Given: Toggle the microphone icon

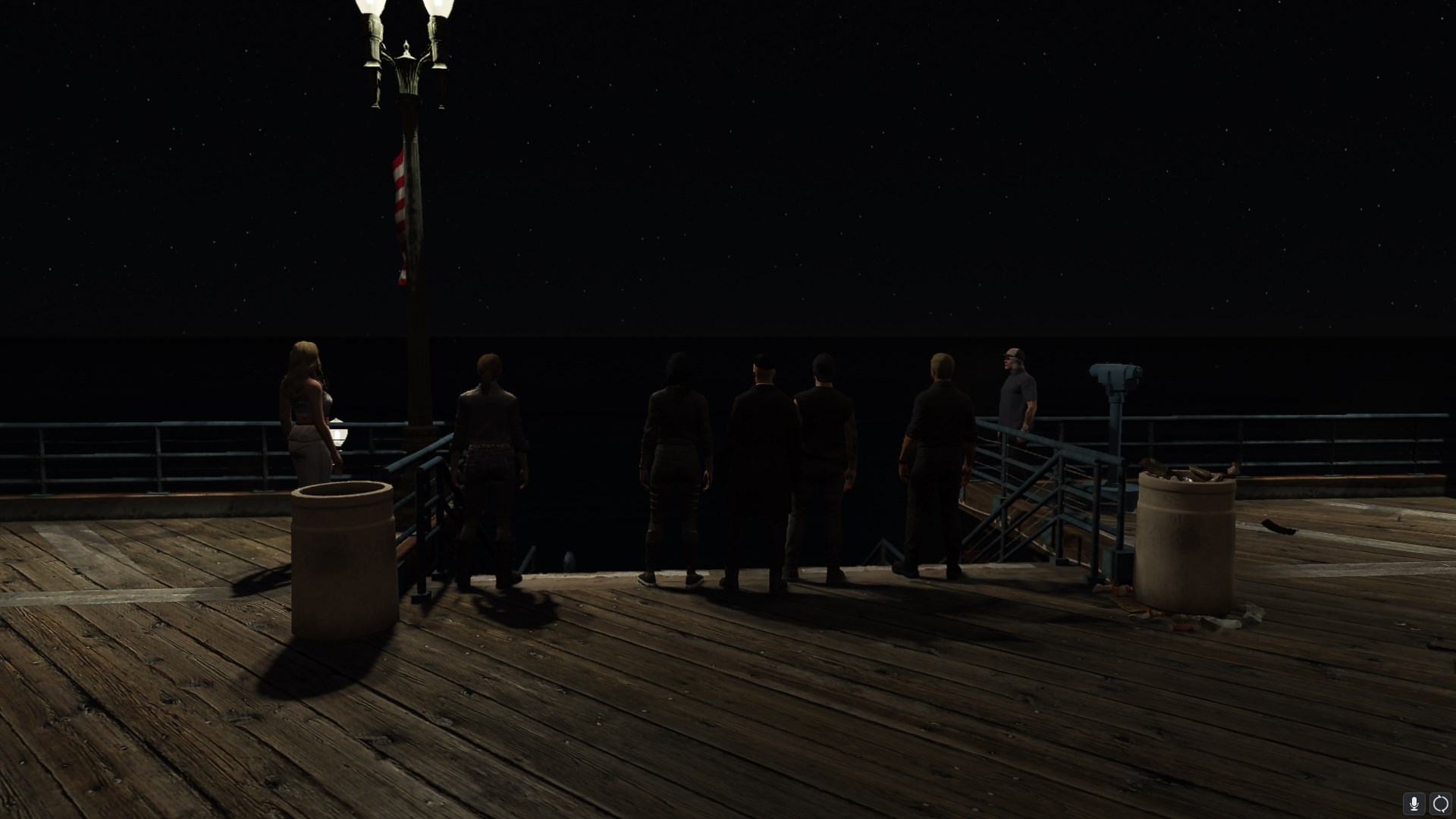Looking at the screenshot, I should point(1414,803).
